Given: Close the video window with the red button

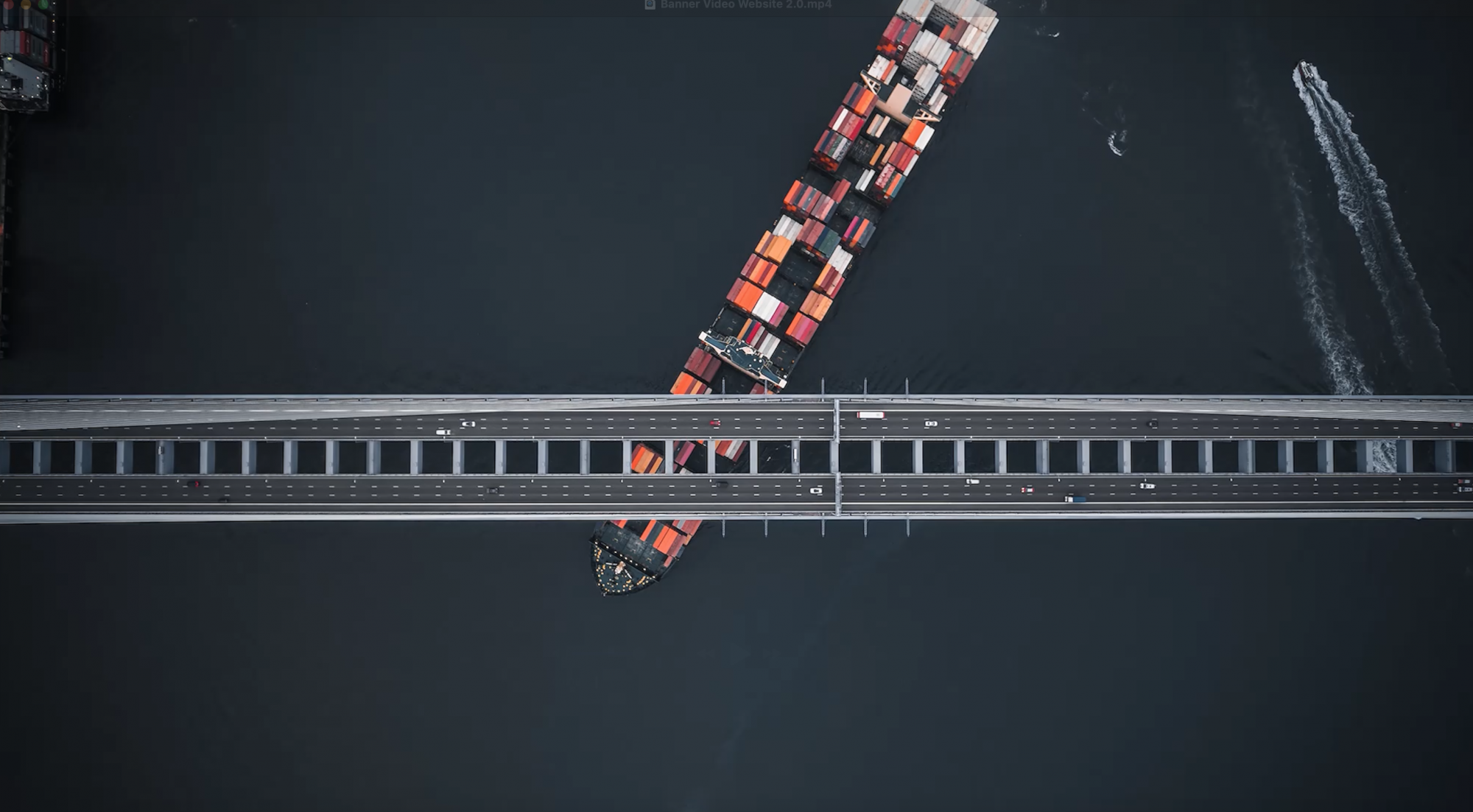Looking at the screenshot, I should pyautogui.click(x=10, y=4).
